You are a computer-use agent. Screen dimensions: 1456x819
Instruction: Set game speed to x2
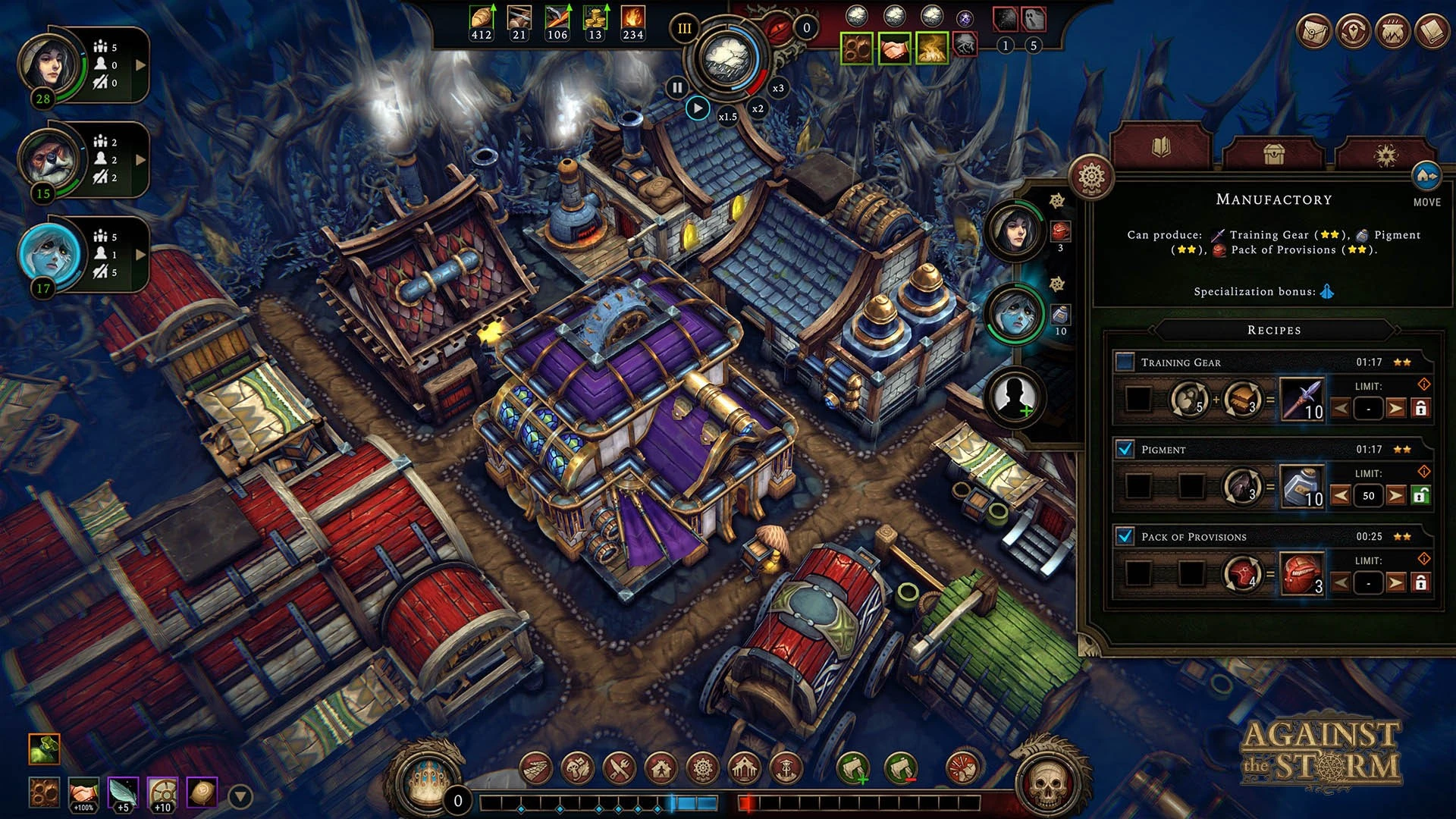coord(758,108)
